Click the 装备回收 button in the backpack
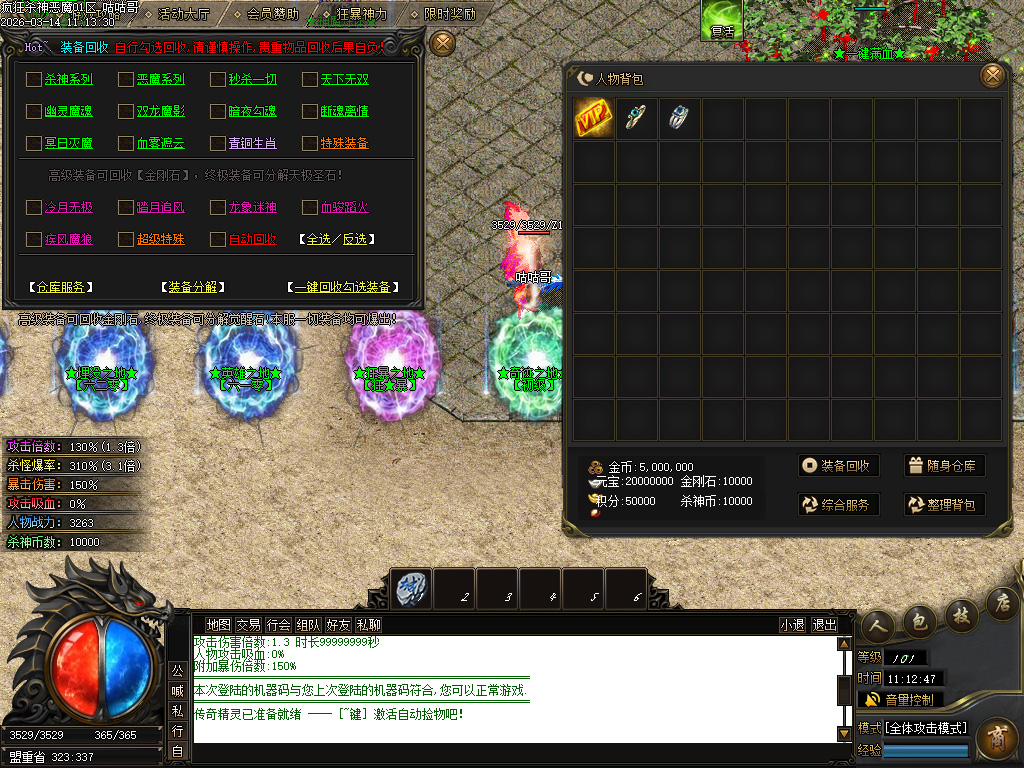The image size is (1024, 768). pyautogui.click(x=838, y=466)
